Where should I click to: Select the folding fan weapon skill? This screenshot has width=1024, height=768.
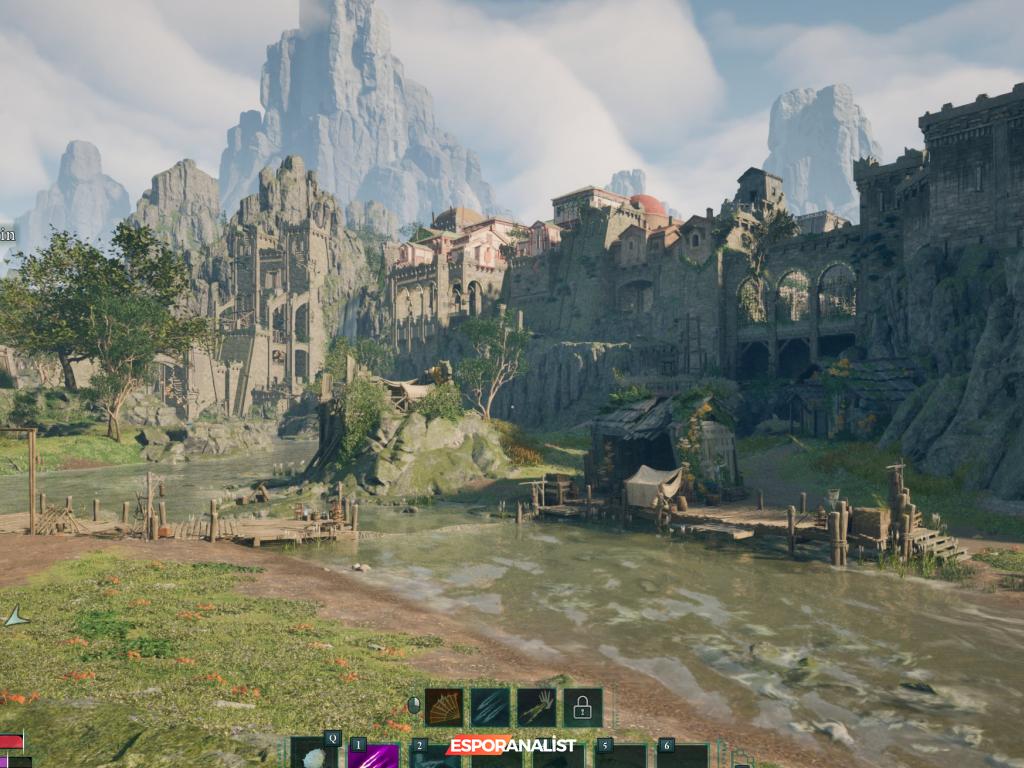pyautogui.click(x=443, y=707)
